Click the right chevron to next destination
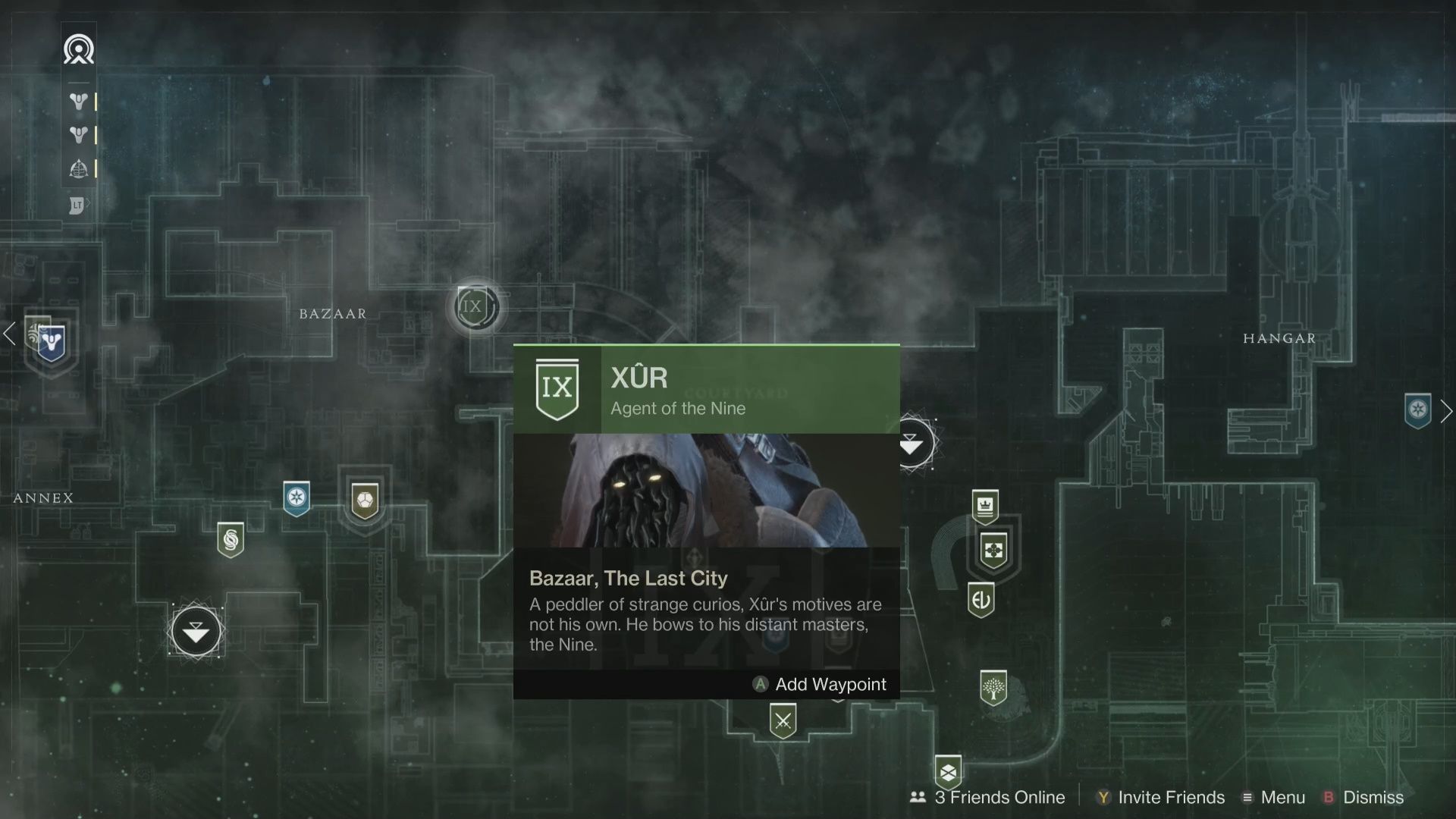 (1447, 411)
